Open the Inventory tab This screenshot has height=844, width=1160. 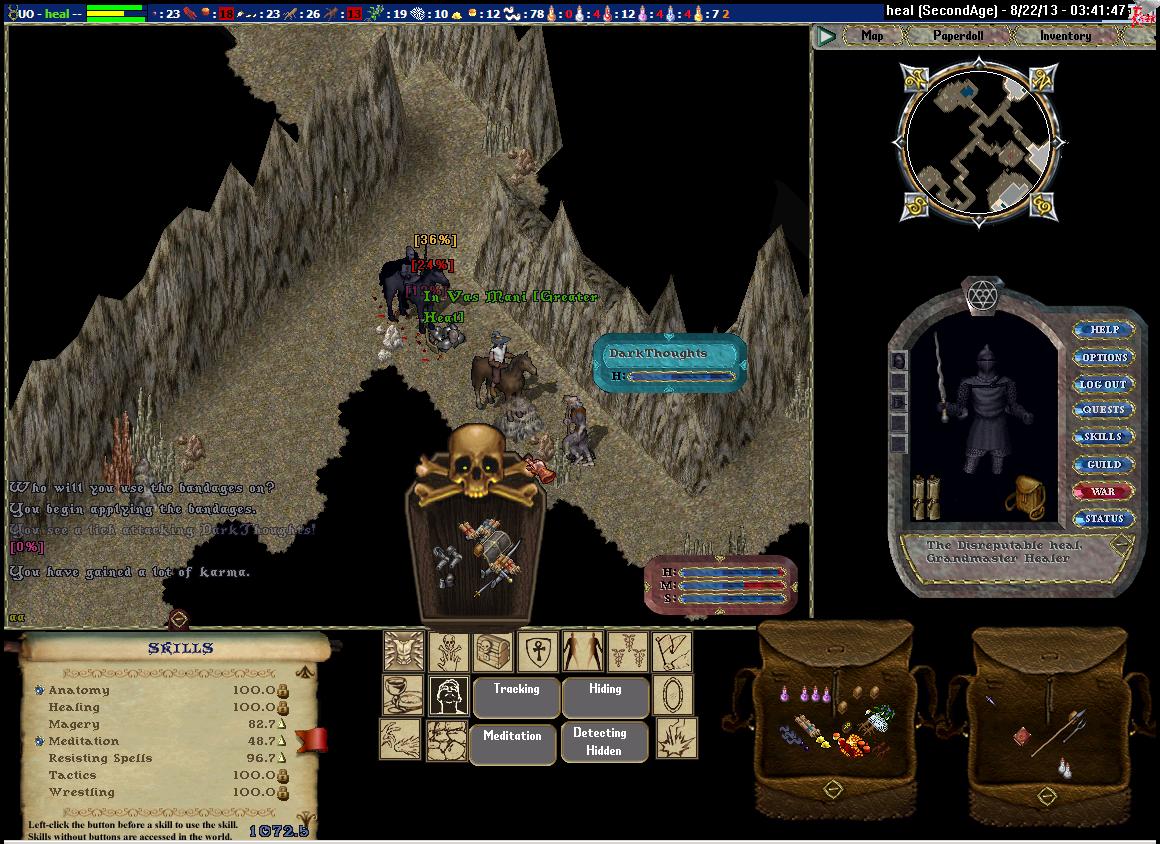tap(1065, 36)
